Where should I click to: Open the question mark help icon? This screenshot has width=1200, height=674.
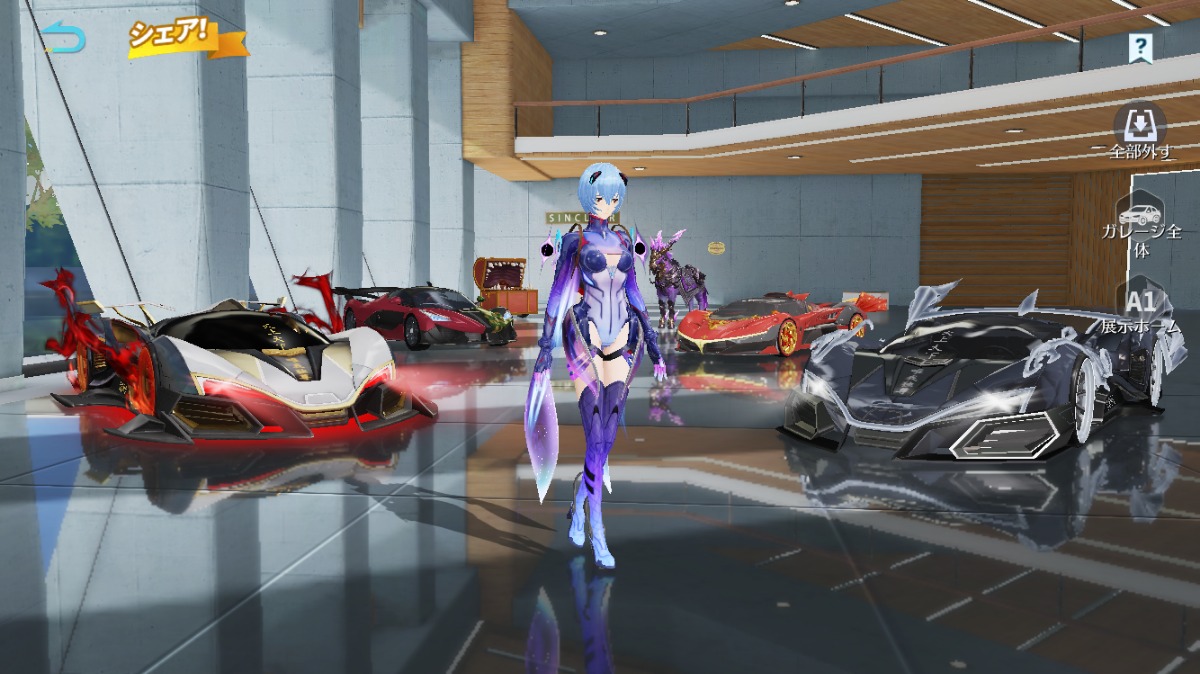pyautogui.click(x=1139, y=46)
